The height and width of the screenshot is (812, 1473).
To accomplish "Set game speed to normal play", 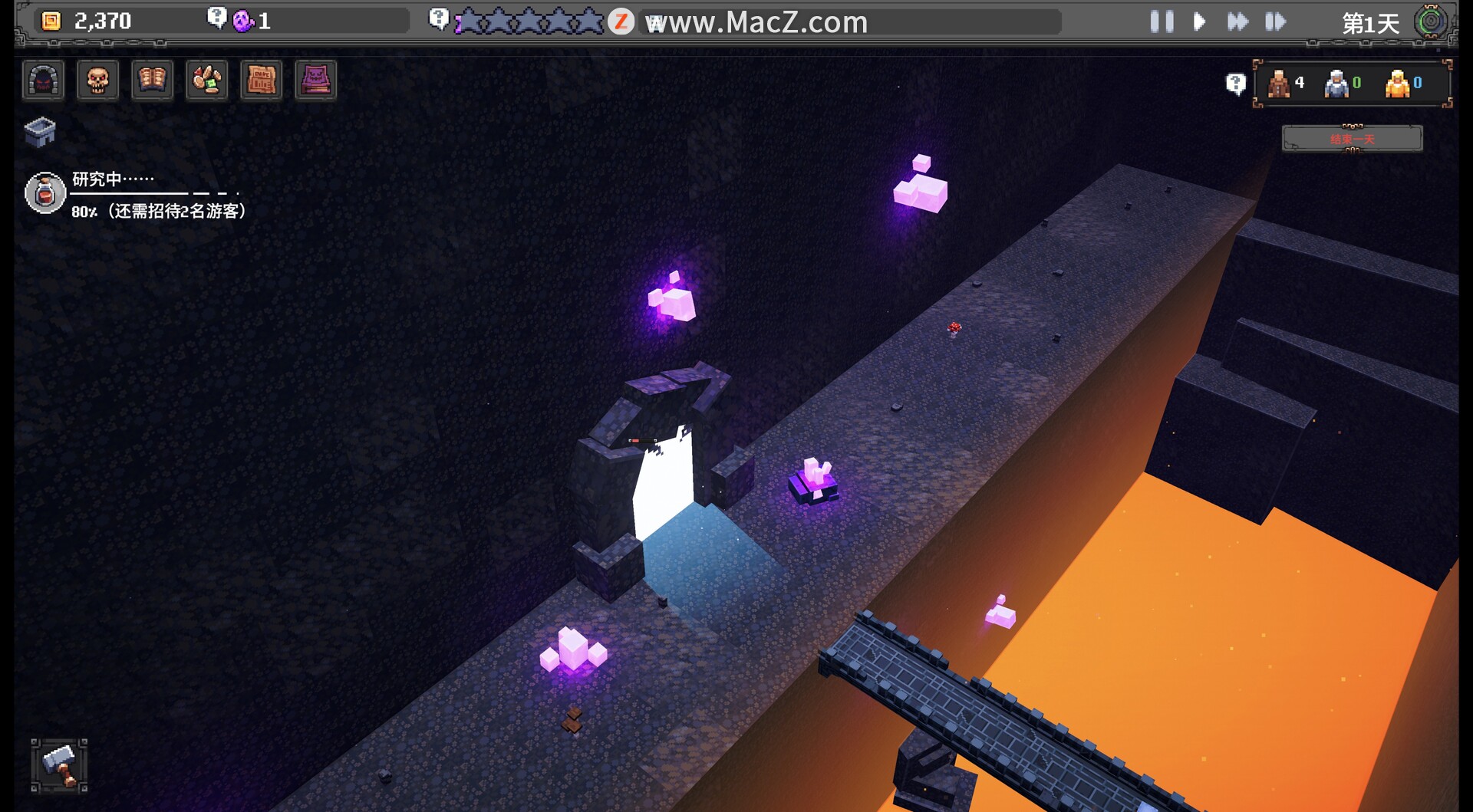I will tap(1200, 21).
